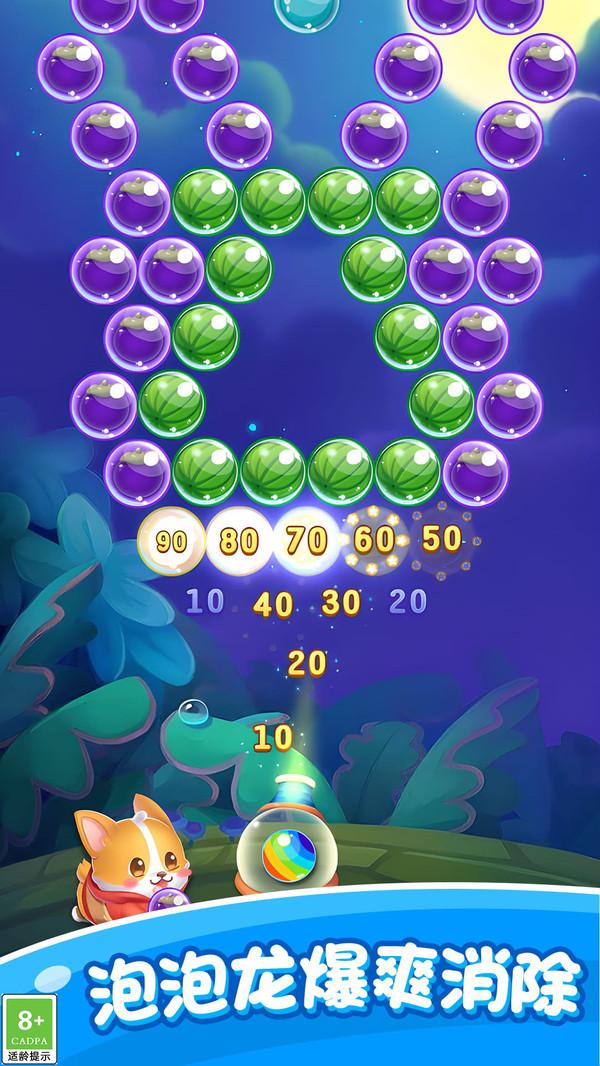This screenshot has width=600, height=1066.
Task: Open the CADPA 8+ age rating notice
Action: click(x=30, y=1028)
